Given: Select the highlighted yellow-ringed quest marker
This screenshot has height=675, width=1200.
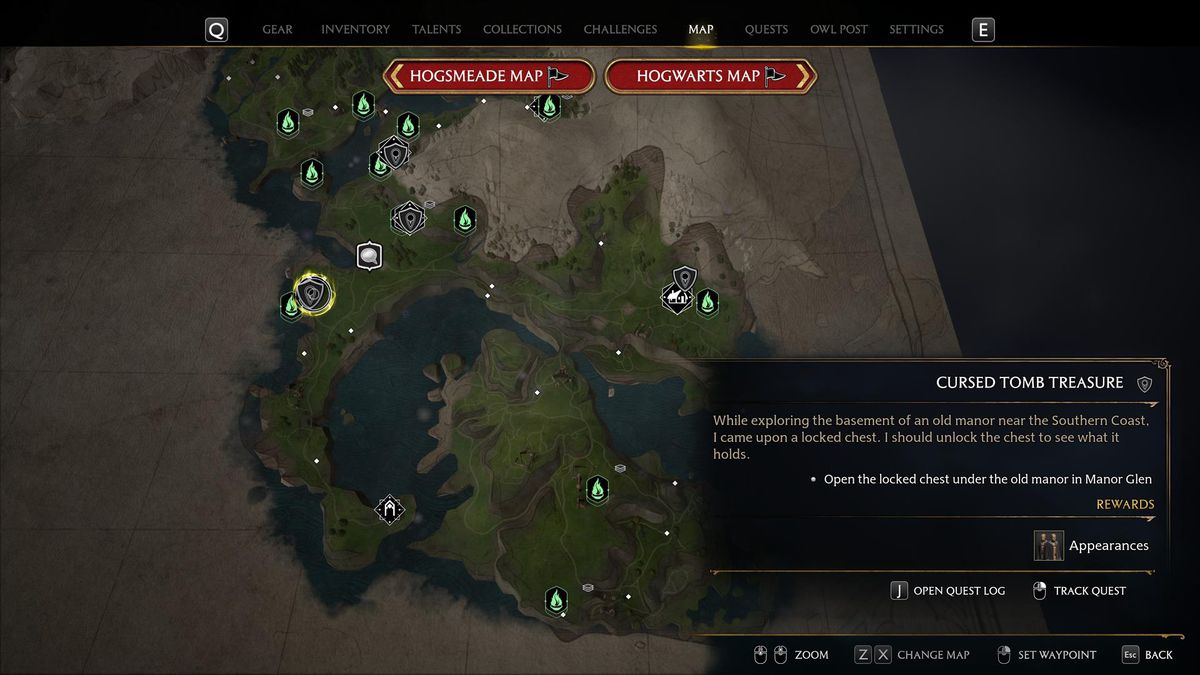Looking at the screenshot, I should [313, 294].
